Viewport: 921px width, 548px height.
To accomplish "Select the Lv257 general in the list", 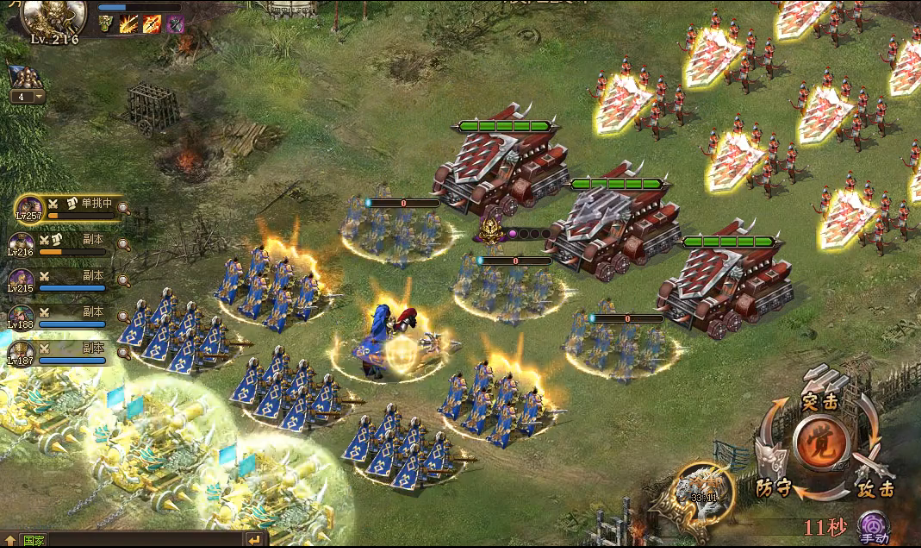I will (29, 209).
